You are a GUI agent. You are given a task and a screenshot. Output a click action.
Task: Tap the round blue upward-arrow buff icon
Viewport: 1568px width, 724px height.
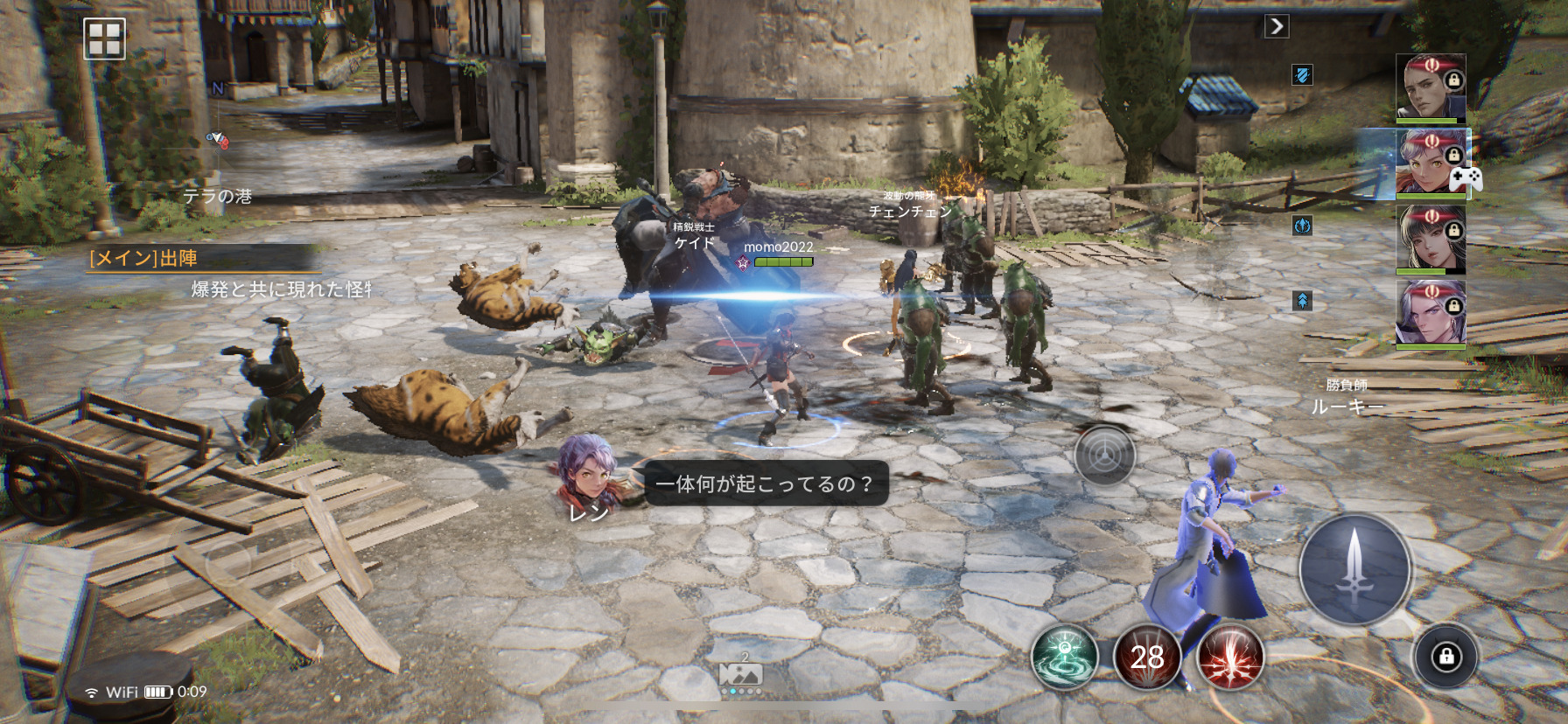click(x=1302, y=226)
